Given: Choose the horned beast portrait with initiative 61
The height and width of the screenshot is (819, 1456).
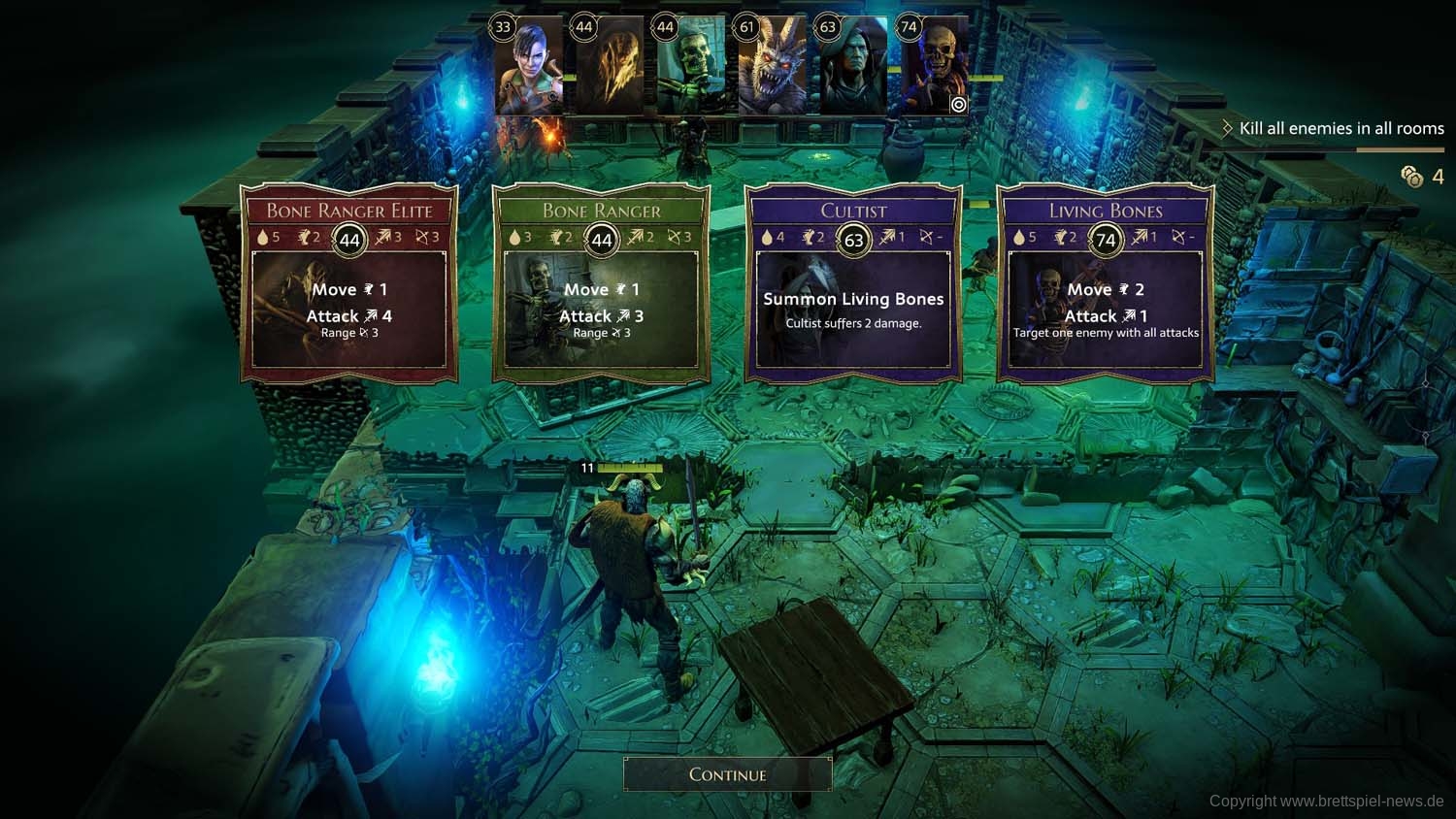Looking at the screenshot, I should 773,68.
